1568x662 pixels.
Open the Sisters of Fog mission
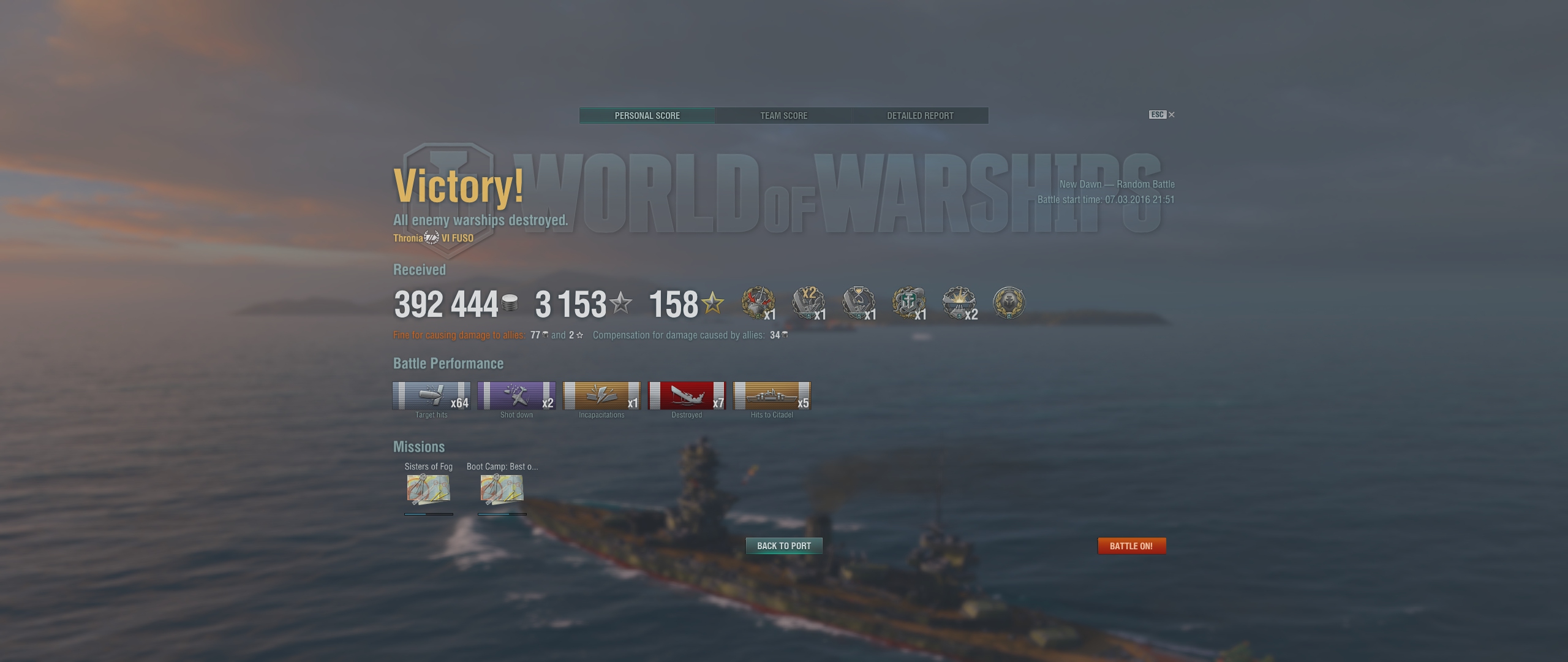pyautogui.click(x=428, y=489)
